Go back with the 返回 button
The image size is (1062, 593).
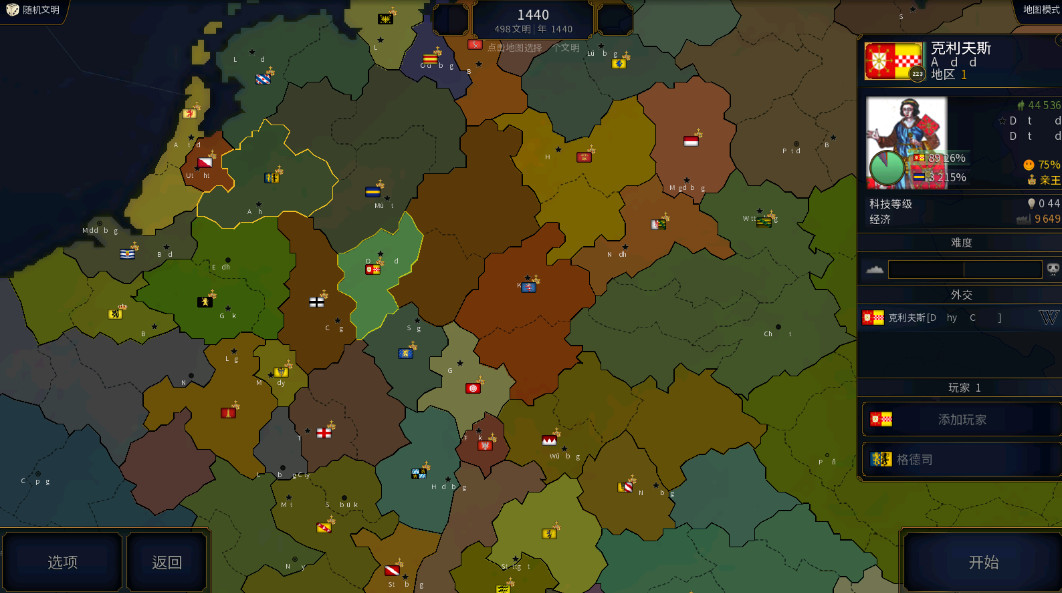point(167,562)
